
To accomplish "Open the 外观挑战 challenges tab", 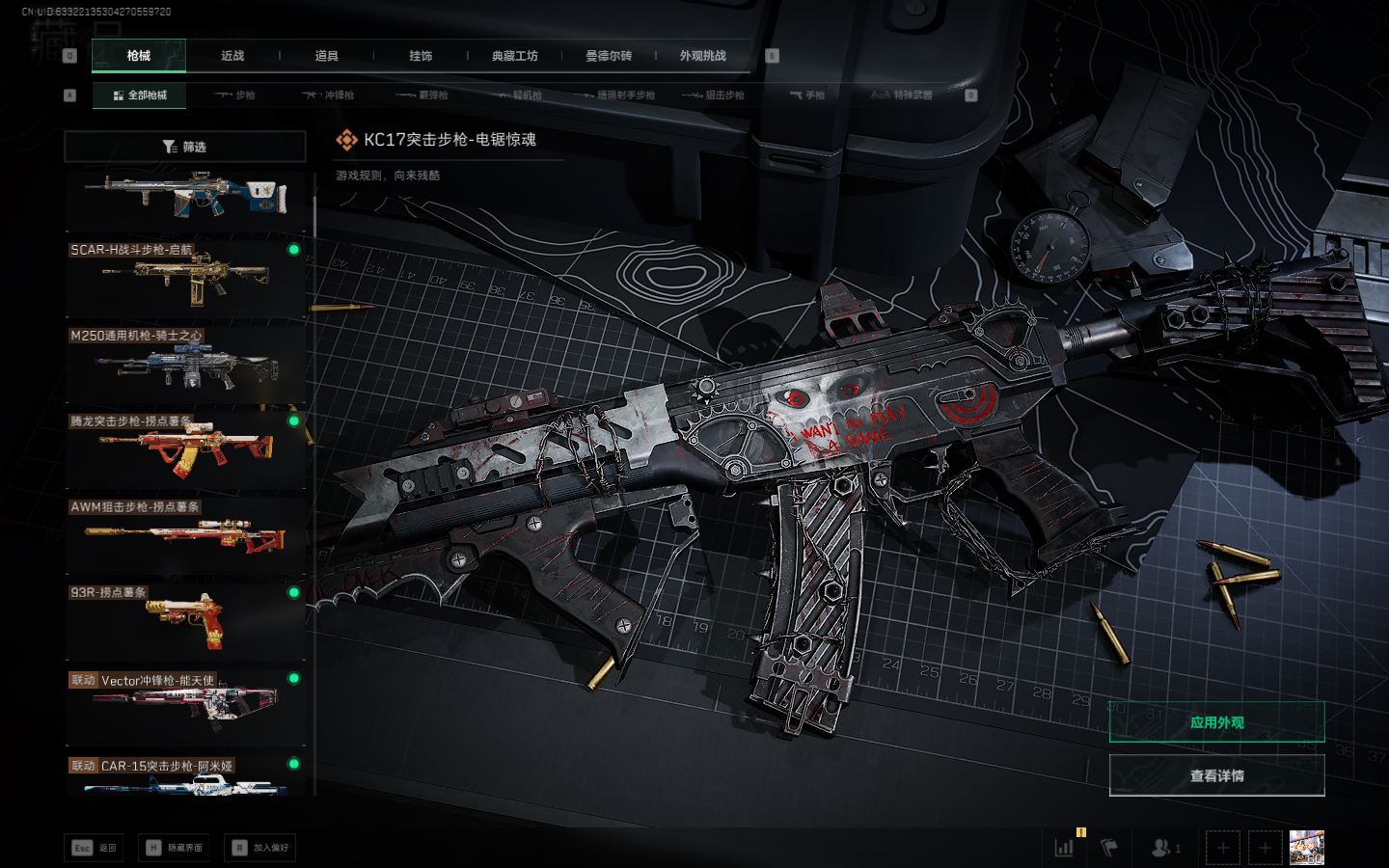I will 702,56.
